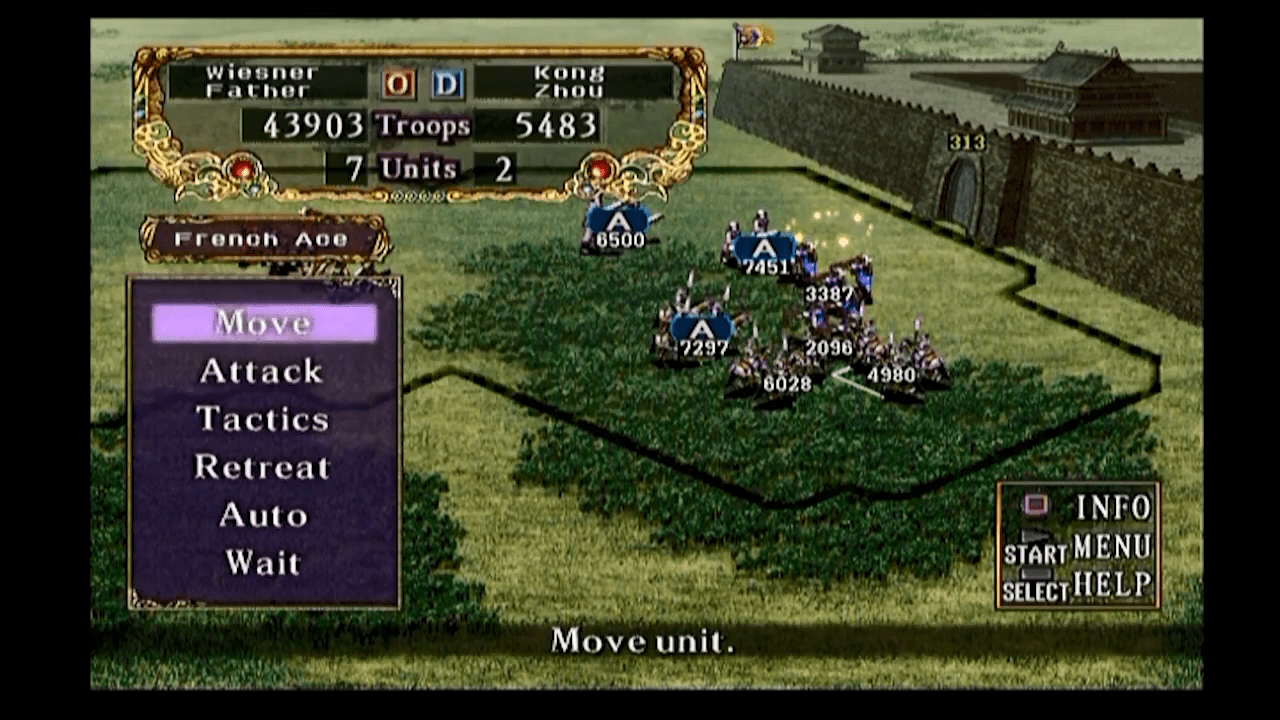This screenshot has height=720, width=1280.
Task: Select Move in the command menu
Action: (x=264, y=323)
